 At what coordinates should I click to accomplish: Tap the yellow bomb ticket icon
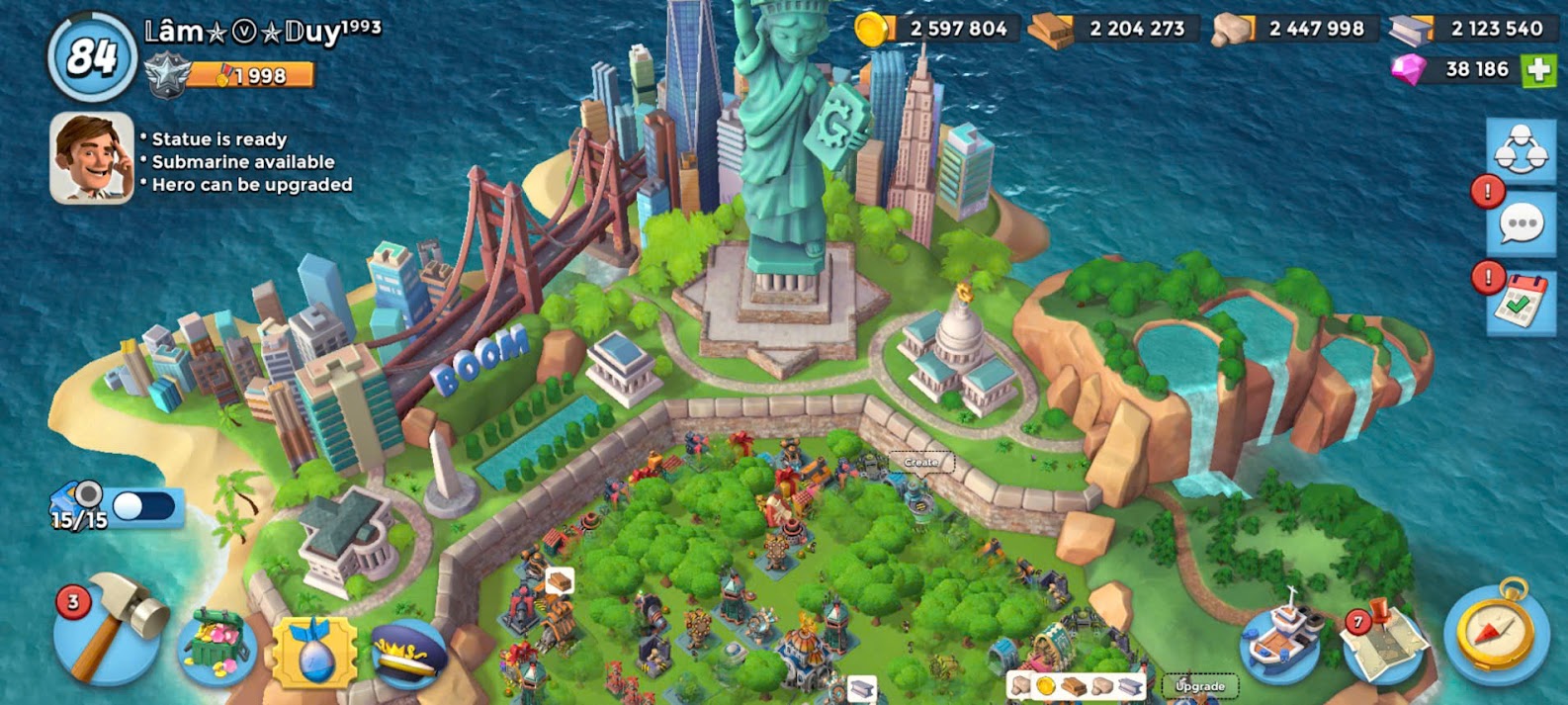point(314,653)
